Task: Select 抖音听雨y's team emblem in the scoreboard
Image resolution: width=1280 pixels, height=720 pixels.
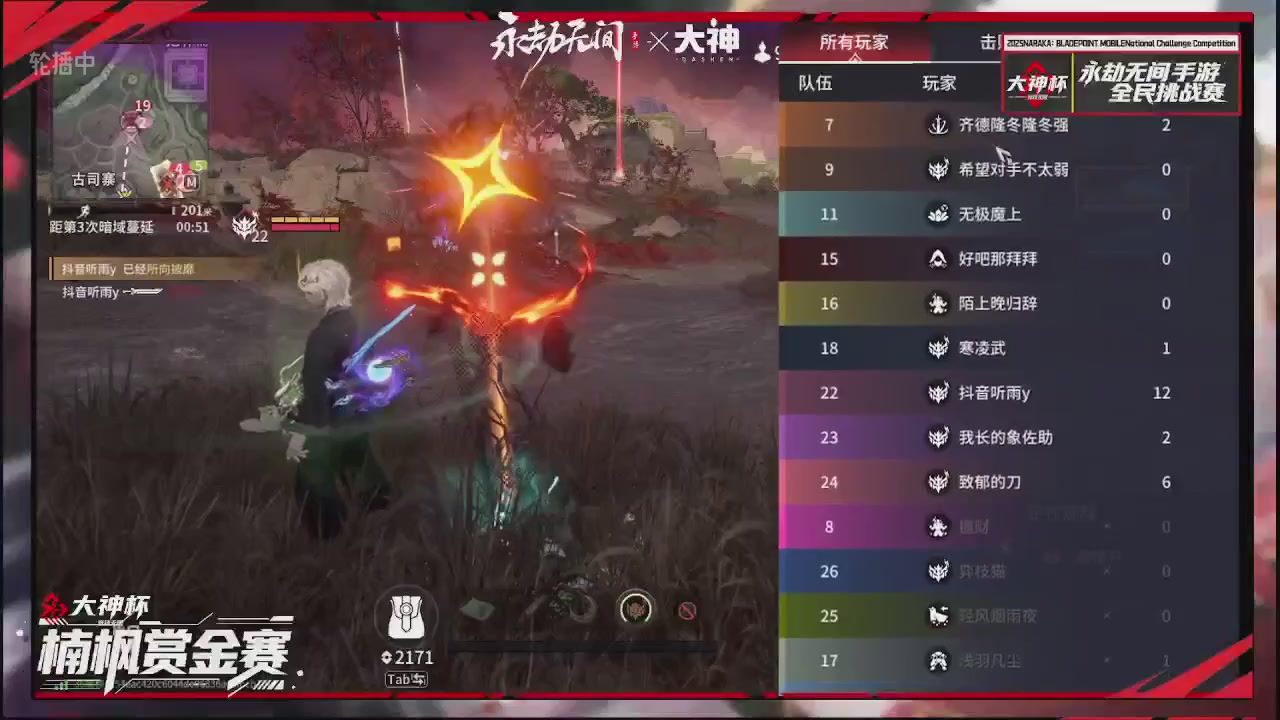Action: pos(937,393)
